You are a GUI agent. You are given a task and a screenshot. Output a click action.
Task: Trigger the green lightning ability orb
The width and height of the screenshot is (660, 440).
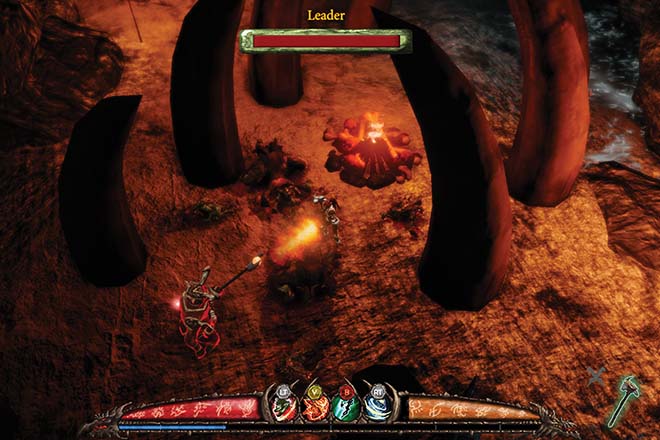click(x=346, y=408)
